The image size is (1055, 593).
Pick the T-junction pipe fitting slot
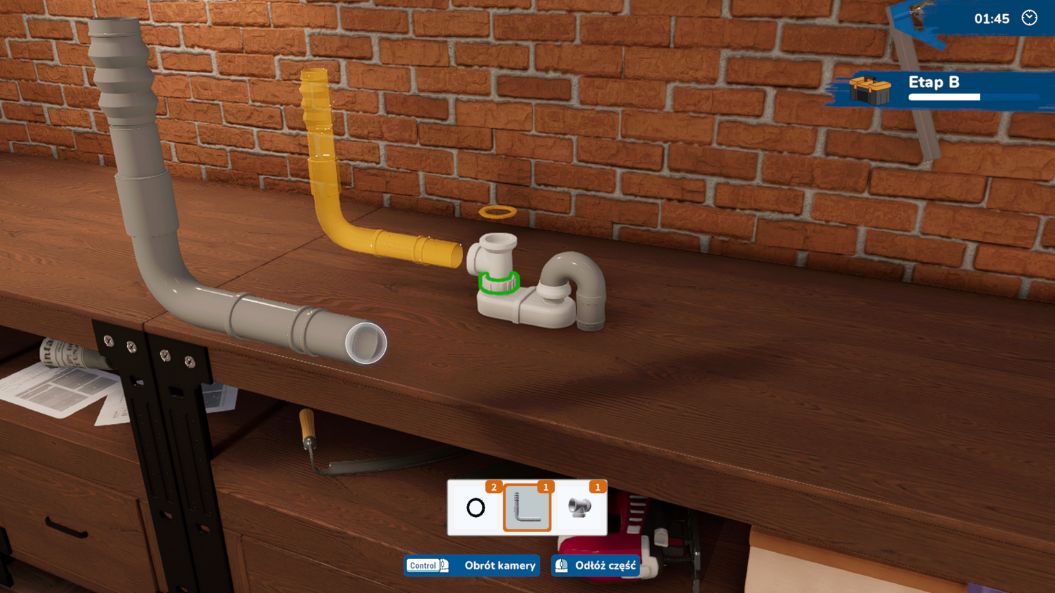coord(579,507)
